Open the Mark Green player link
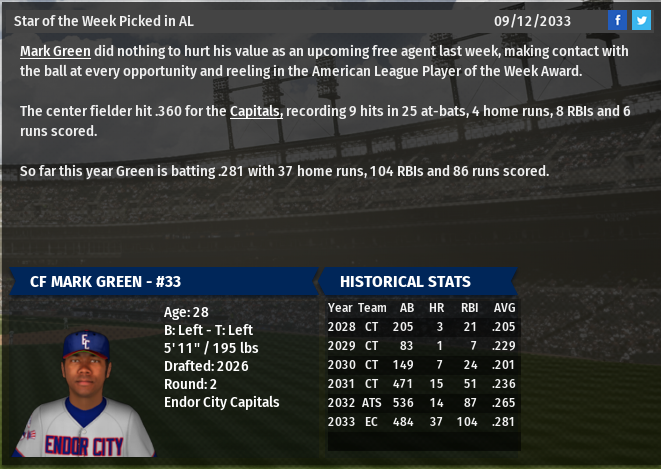This screenshot has width=661, height=469. (55, 50)
